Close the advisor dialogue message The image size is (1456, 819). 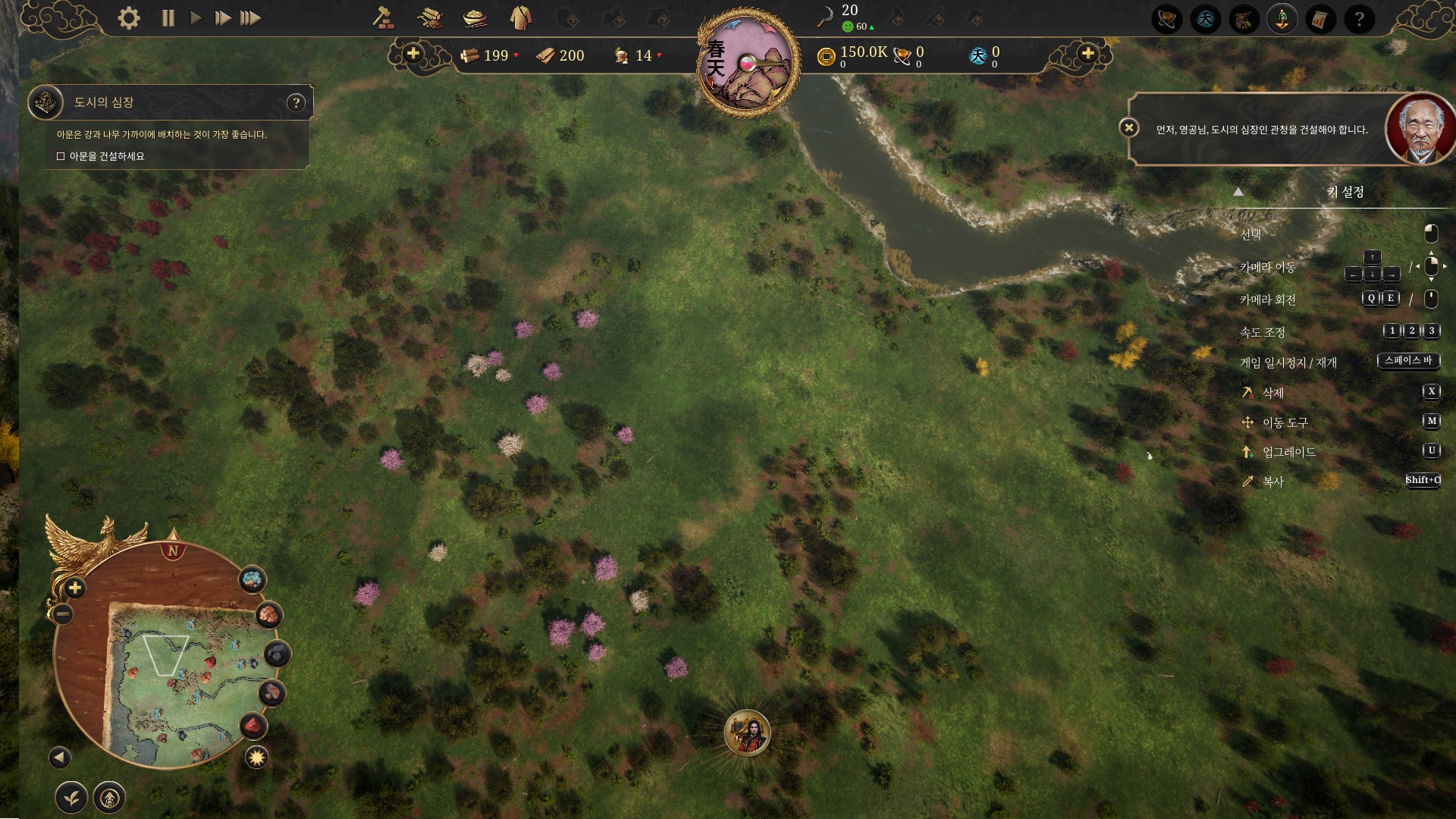[1129, 127]
